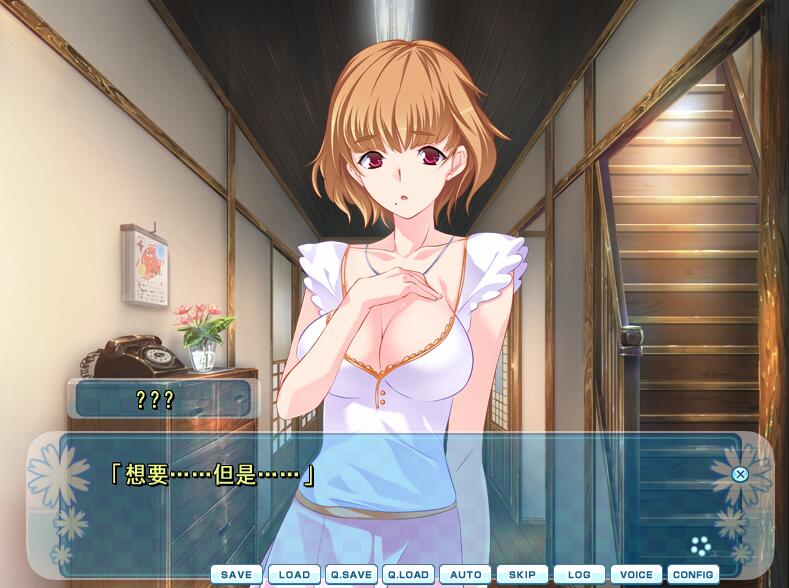The image size is (789, 588).
Task: Toggle AUTO text advance mode
Action: tap(465, 575)
